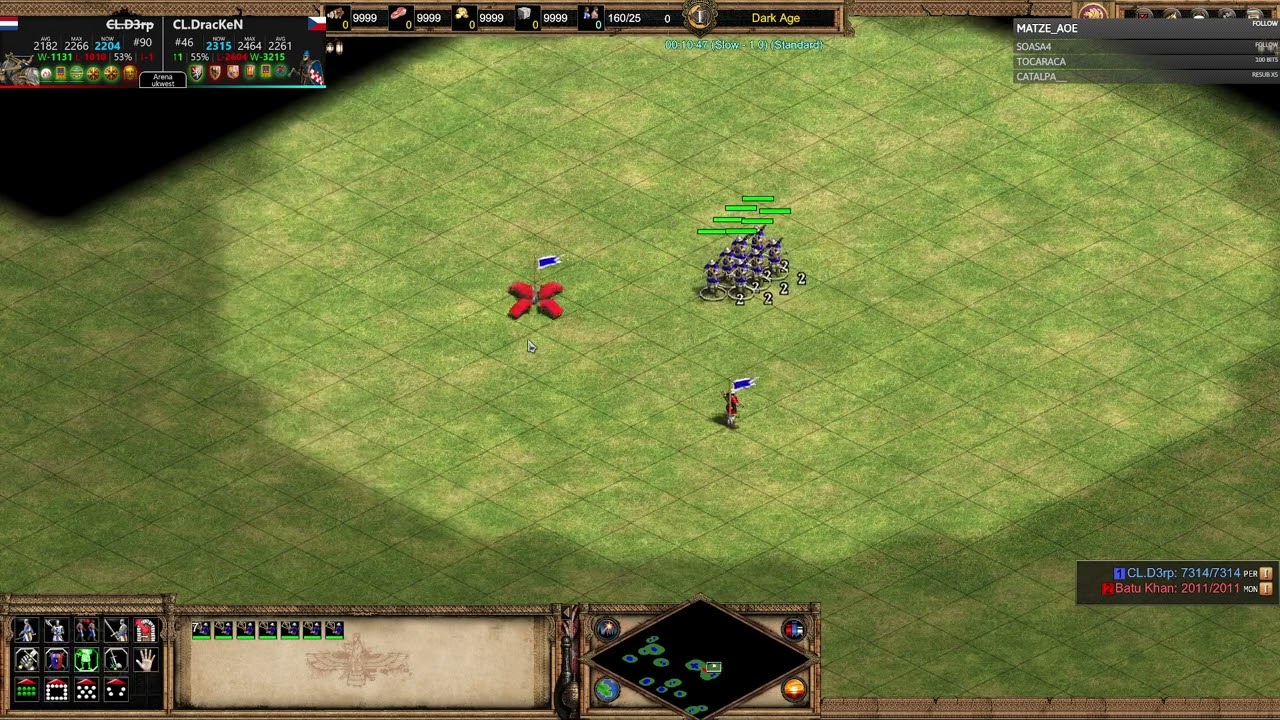The image size is (1280, 720).
Task: Select the patrol command icon
Action: tap(27, 630)
